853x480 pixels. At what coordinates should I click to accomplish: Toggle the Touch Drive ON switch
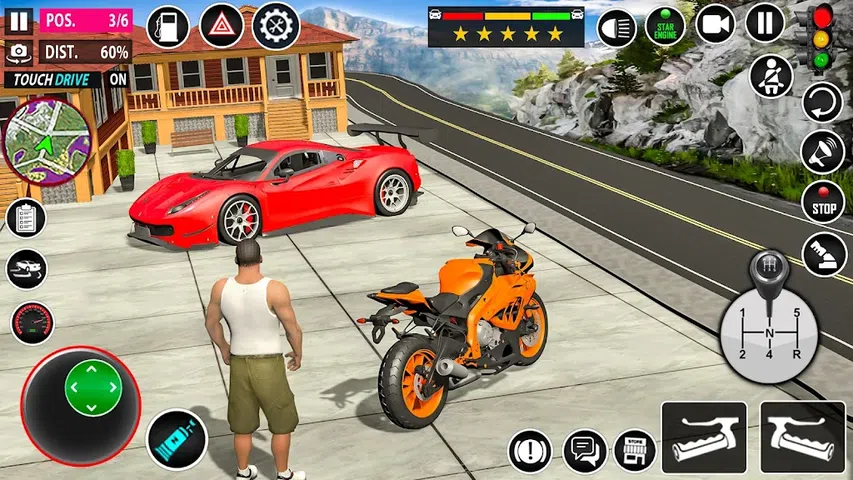(x=118, y=78)
